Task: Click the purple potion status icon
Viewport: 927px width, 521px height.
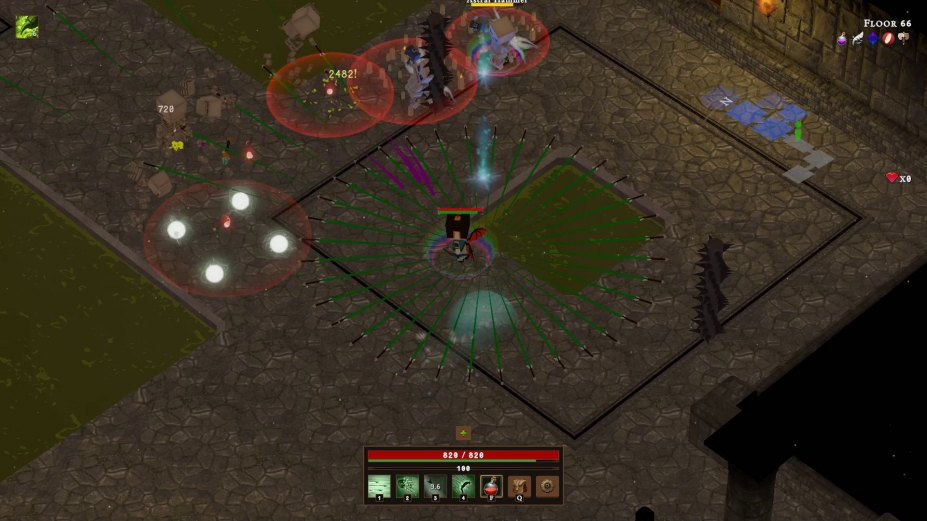Action: (x=843, y=39)
